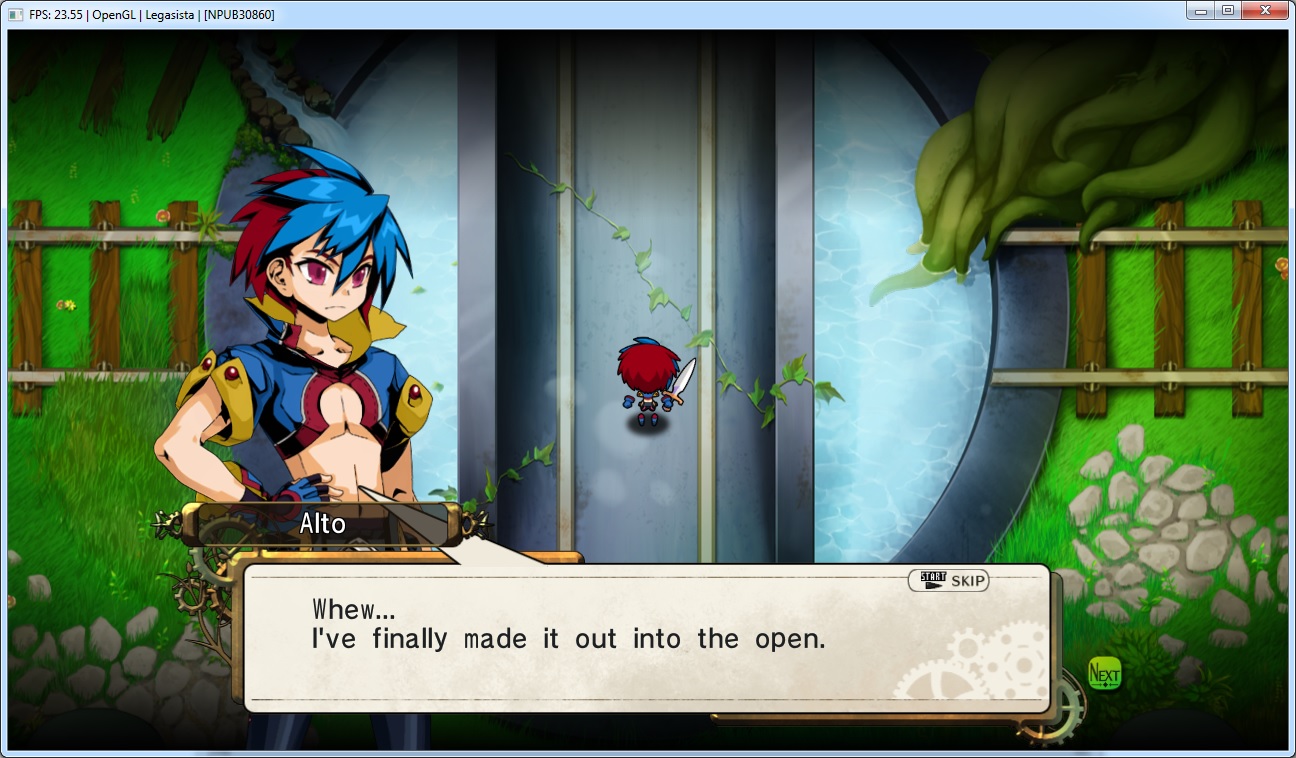Minimize the game window
This screenshot has height=758, width=1296.
(1200, 11)
